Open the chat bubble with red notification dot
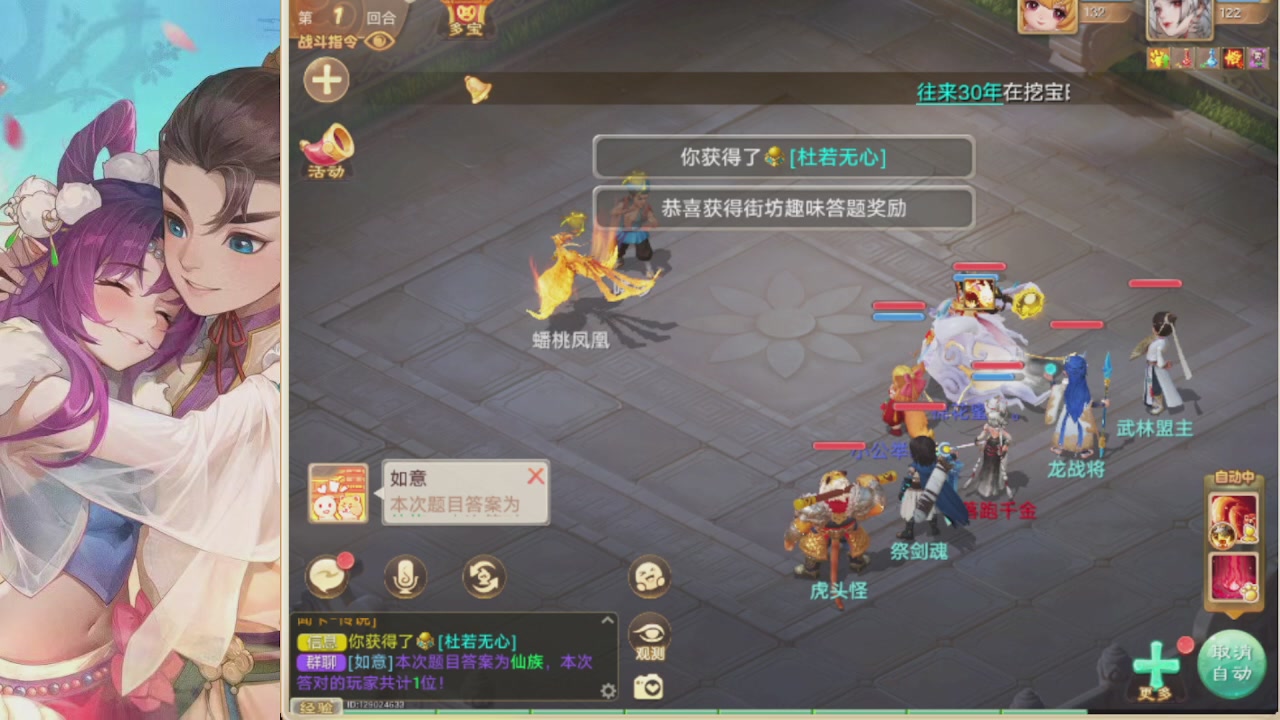Screen dimensions: 1280x720 329,576
